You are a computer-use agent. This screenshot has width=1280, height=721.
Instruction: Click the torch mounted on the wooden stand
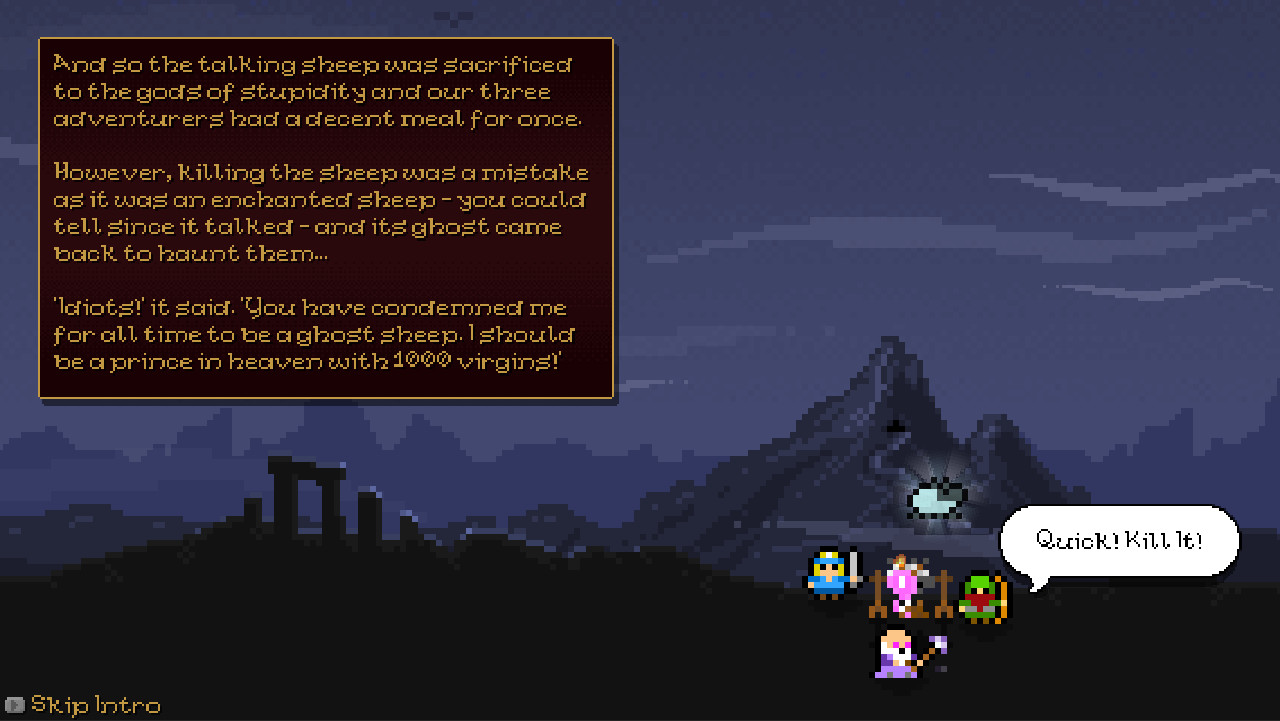click(x=899, y=562)
